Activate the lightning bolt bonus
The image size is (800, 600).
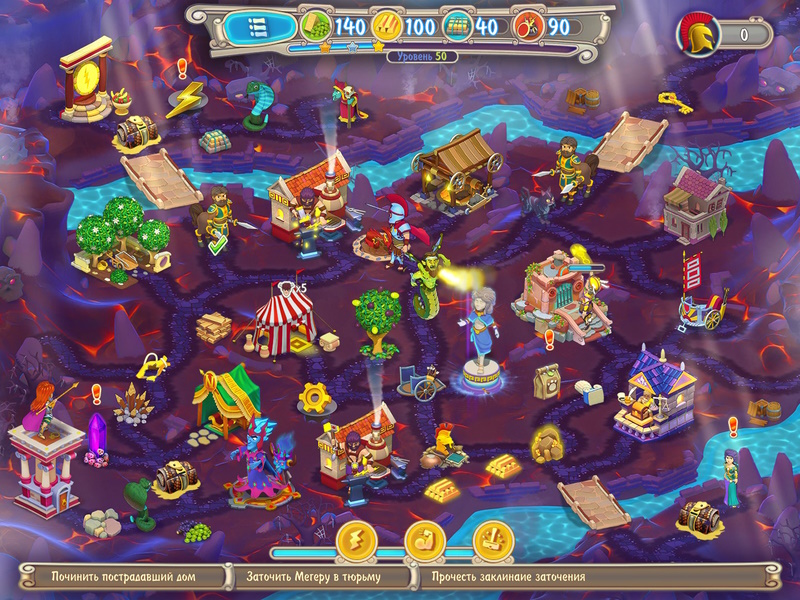(x=355, y=541)
